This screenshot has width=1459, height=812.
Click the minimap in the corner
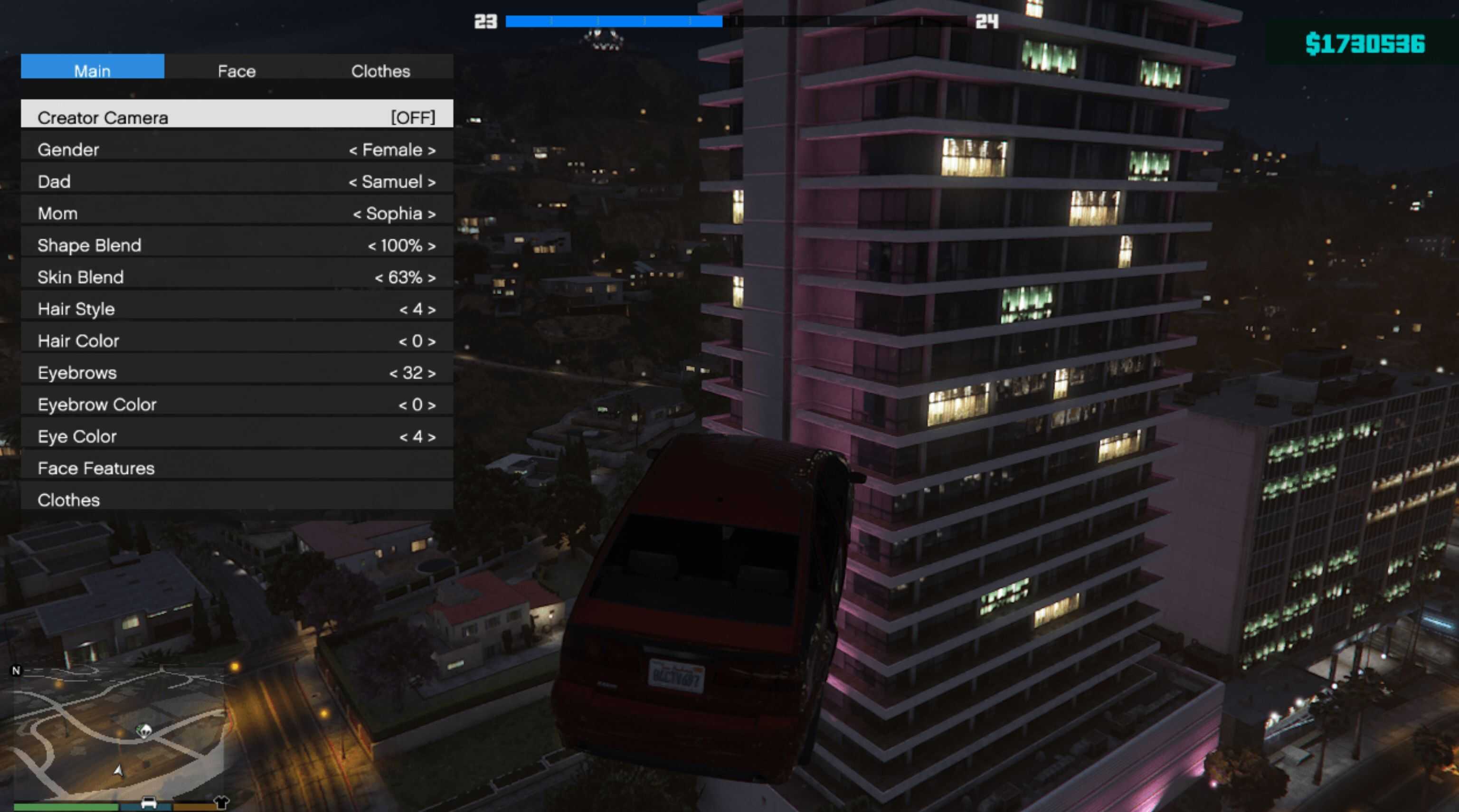coord(119,730)
